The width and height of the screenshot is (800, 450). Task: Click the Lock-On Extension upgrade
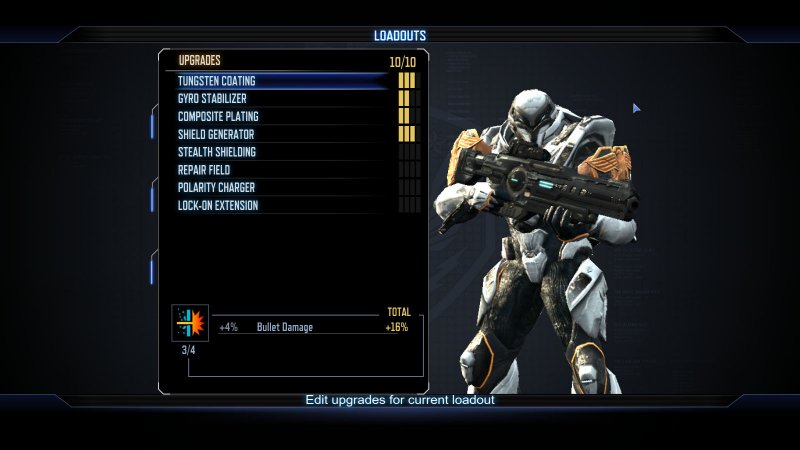point(218,206)
